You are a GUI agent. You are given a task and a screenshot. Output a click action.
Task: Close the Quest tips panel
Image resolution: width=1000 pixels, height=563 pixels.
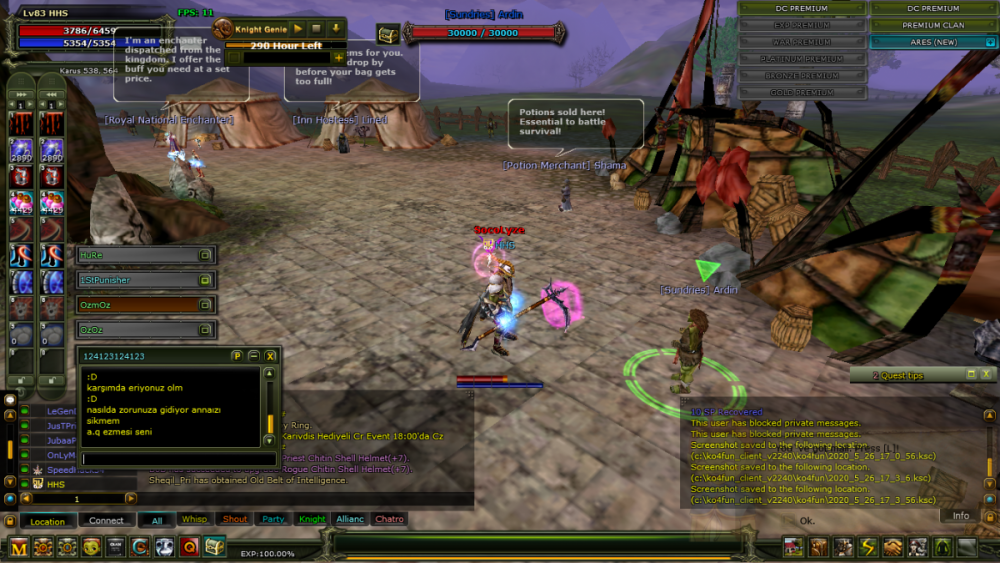(x=987, y=375)
